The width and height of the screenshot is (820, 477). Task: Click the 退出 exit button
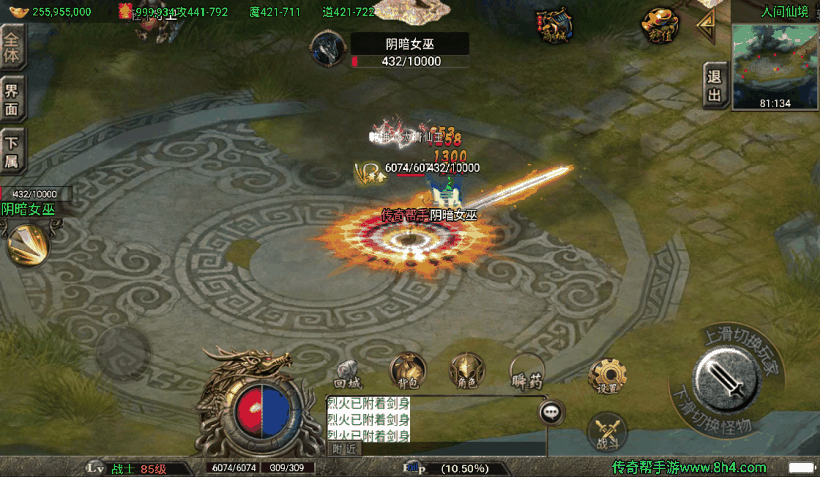[x=714, y=84]
